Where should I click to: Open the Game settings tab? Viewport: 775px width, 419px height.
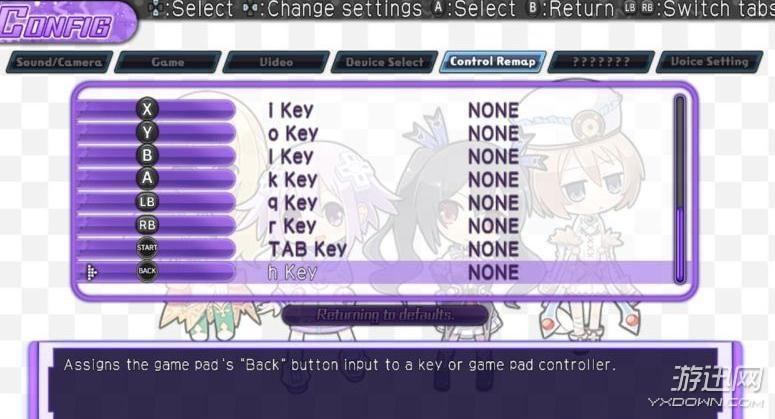click(x=167, y=62)
